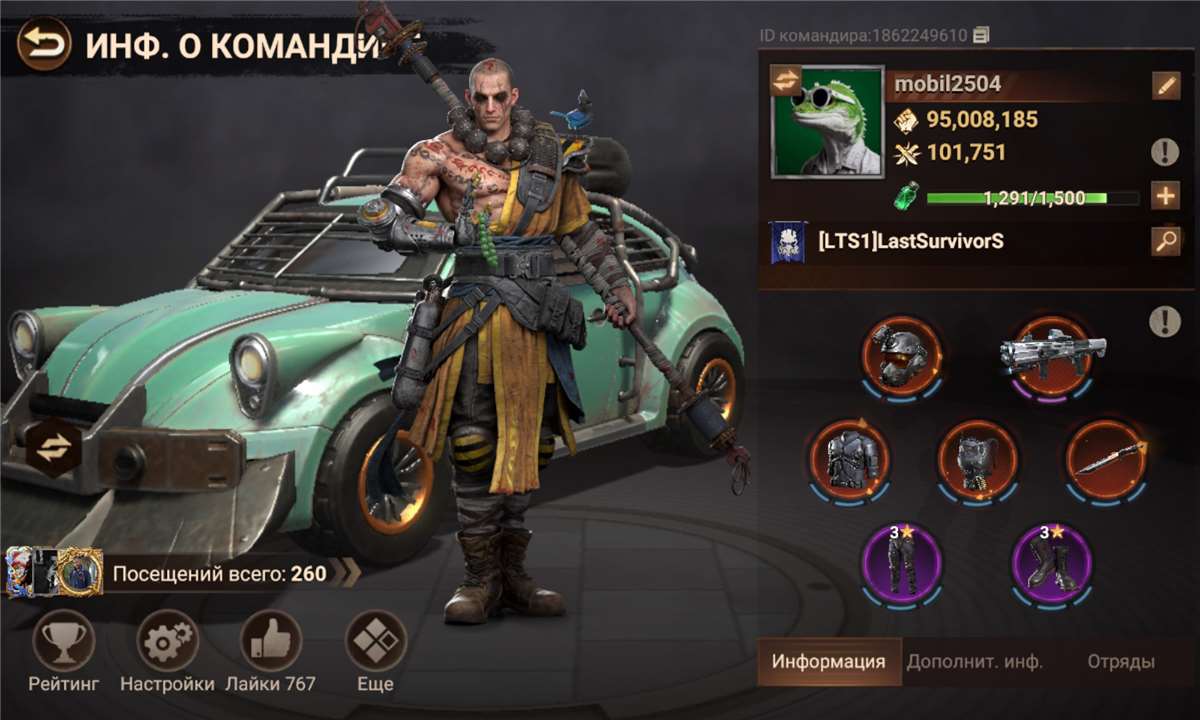Select the 3-star boots slot
This screenshot has width=1200, height=720.
1051,563
